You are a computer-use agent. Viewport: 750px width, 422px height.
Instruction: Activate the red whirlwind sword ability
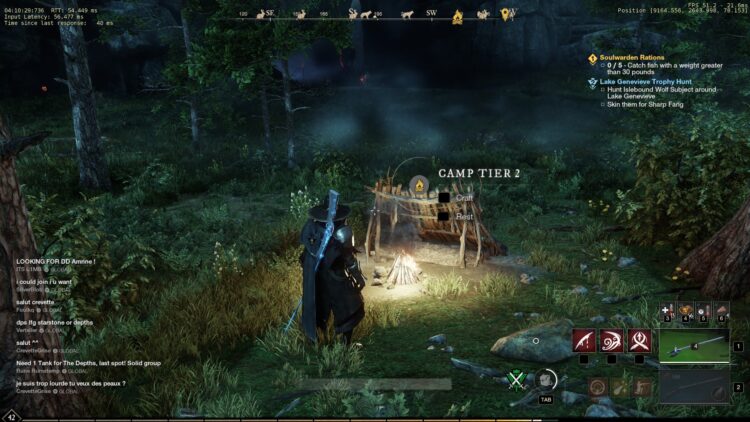[612, 341]
